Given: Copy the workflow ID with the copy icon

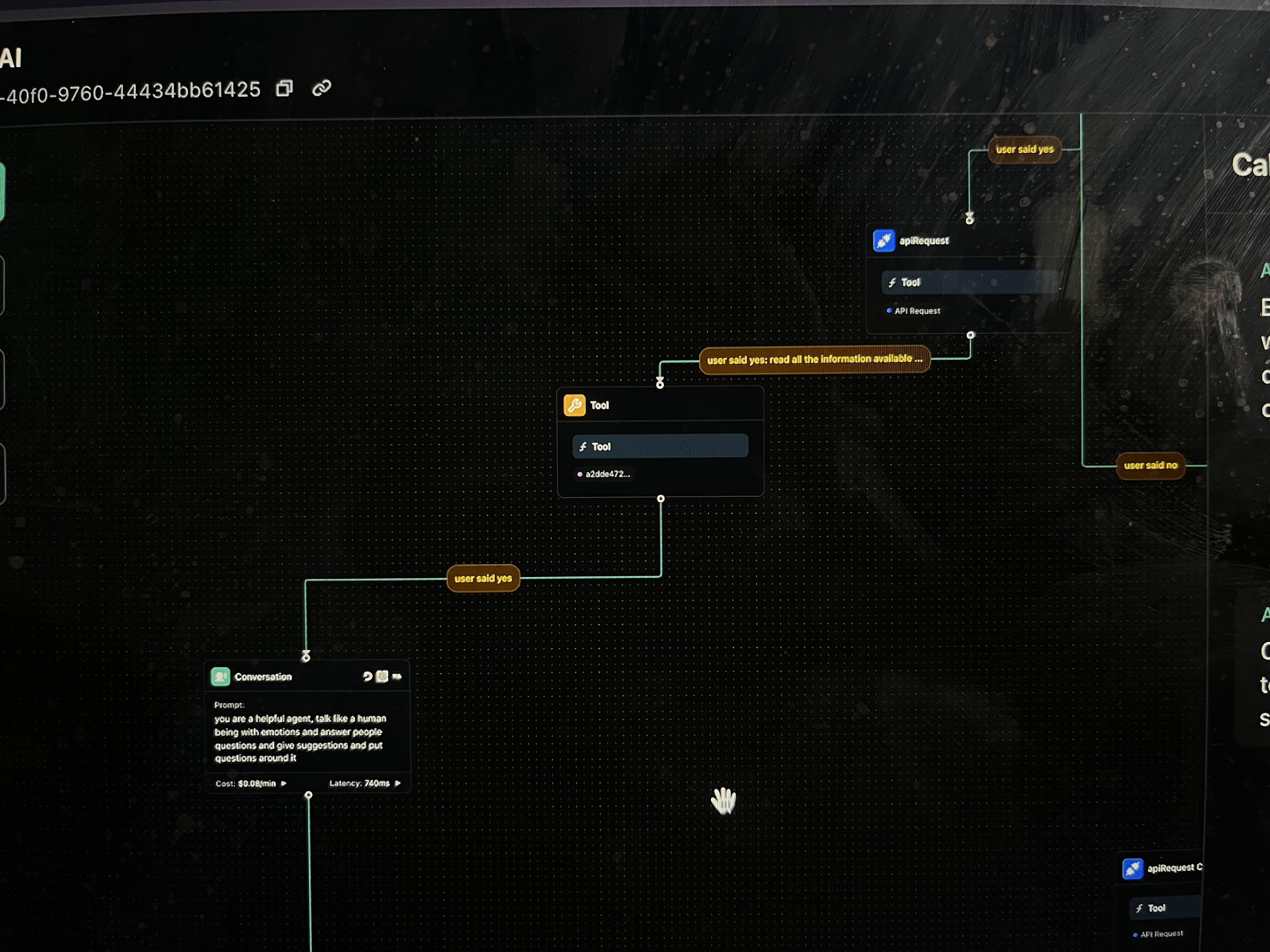Looking at the screenshot, I should (x=284, y=88).
